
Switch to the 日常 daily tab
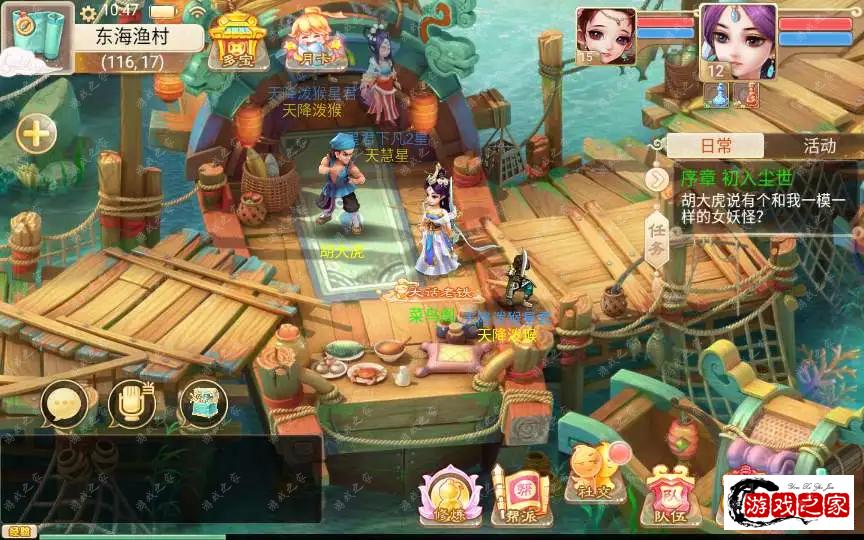[716, 145]
